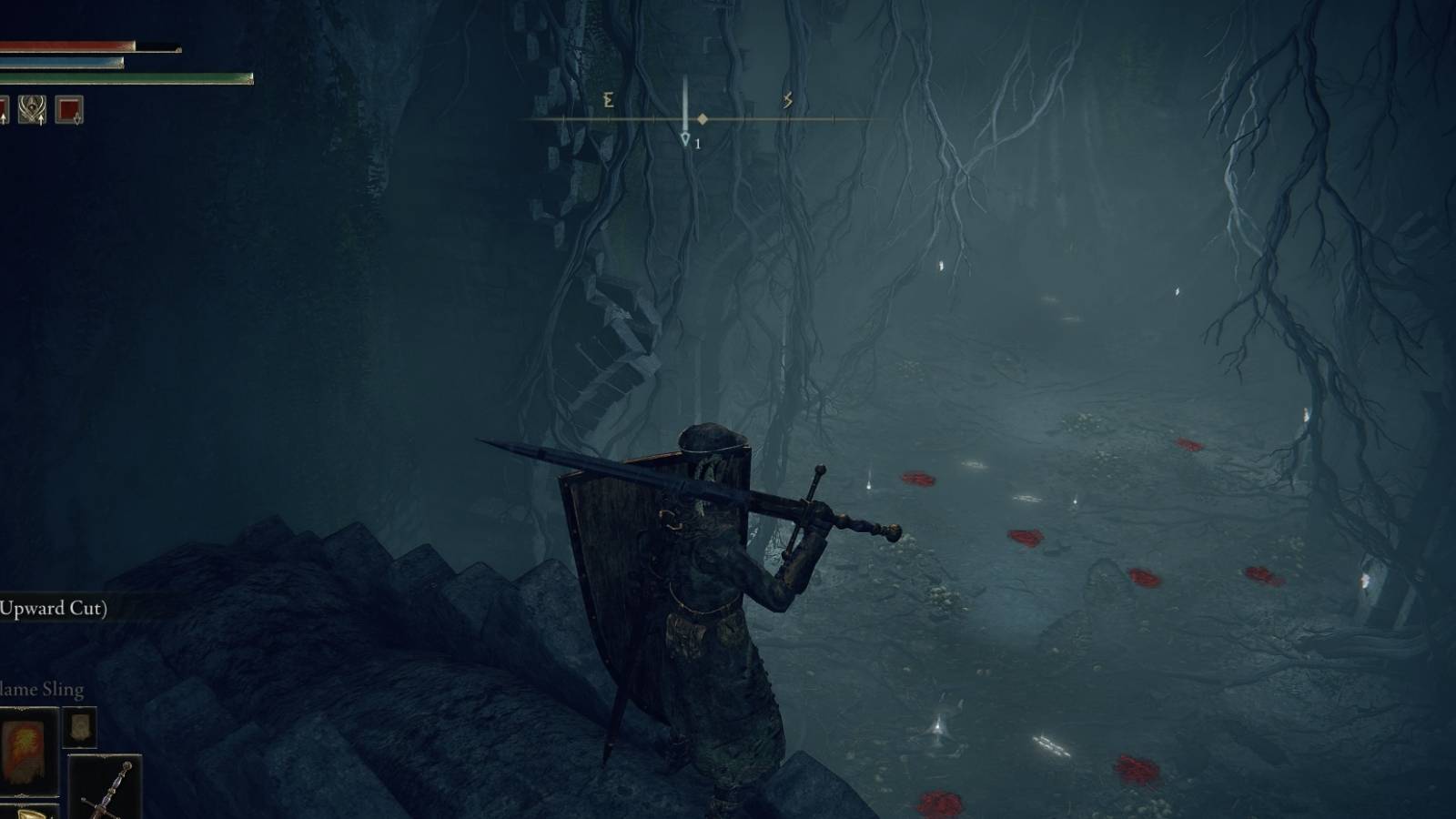Click the equipped greatsword slot icon

tap(107, 787)
